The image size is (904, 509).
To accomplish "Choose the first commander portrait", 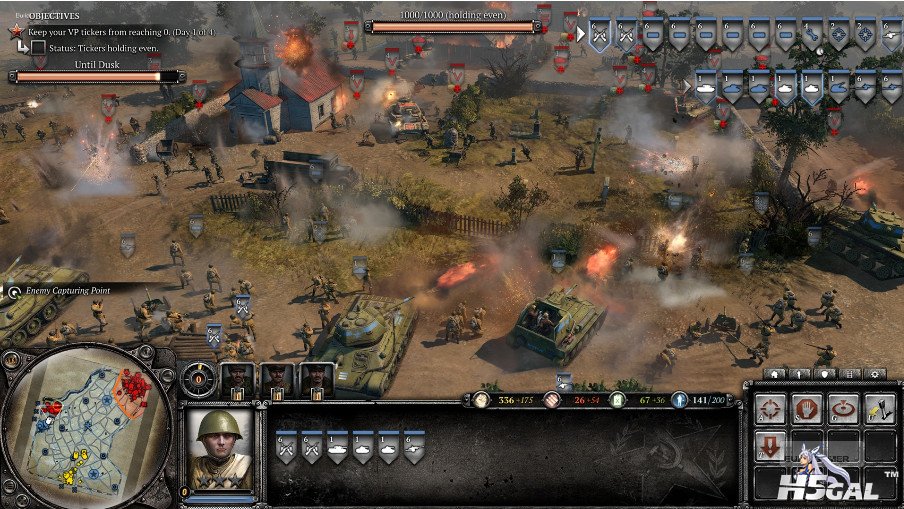I will [238, 378].
